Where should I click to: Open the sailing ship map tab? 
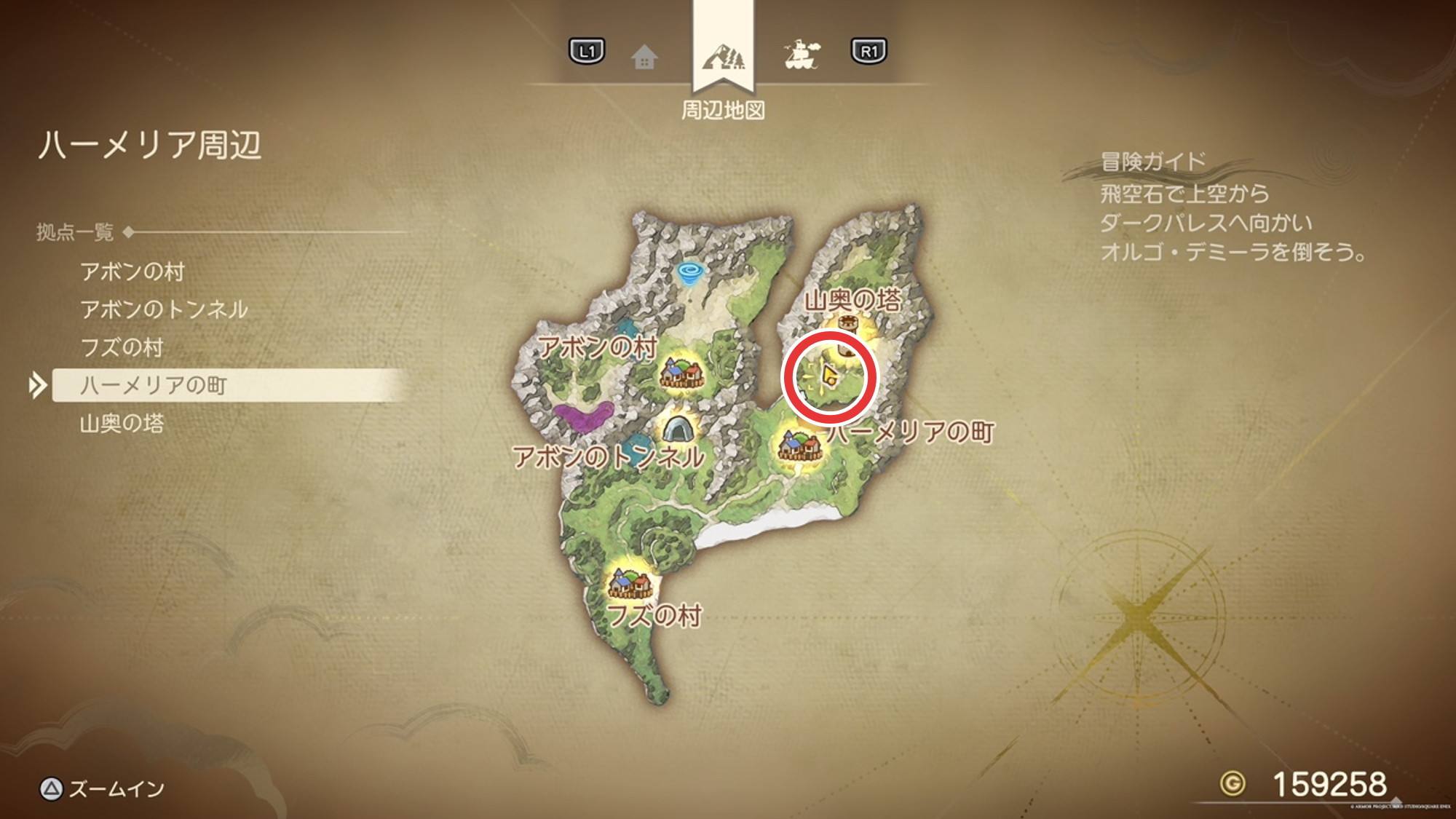point(802,55)
